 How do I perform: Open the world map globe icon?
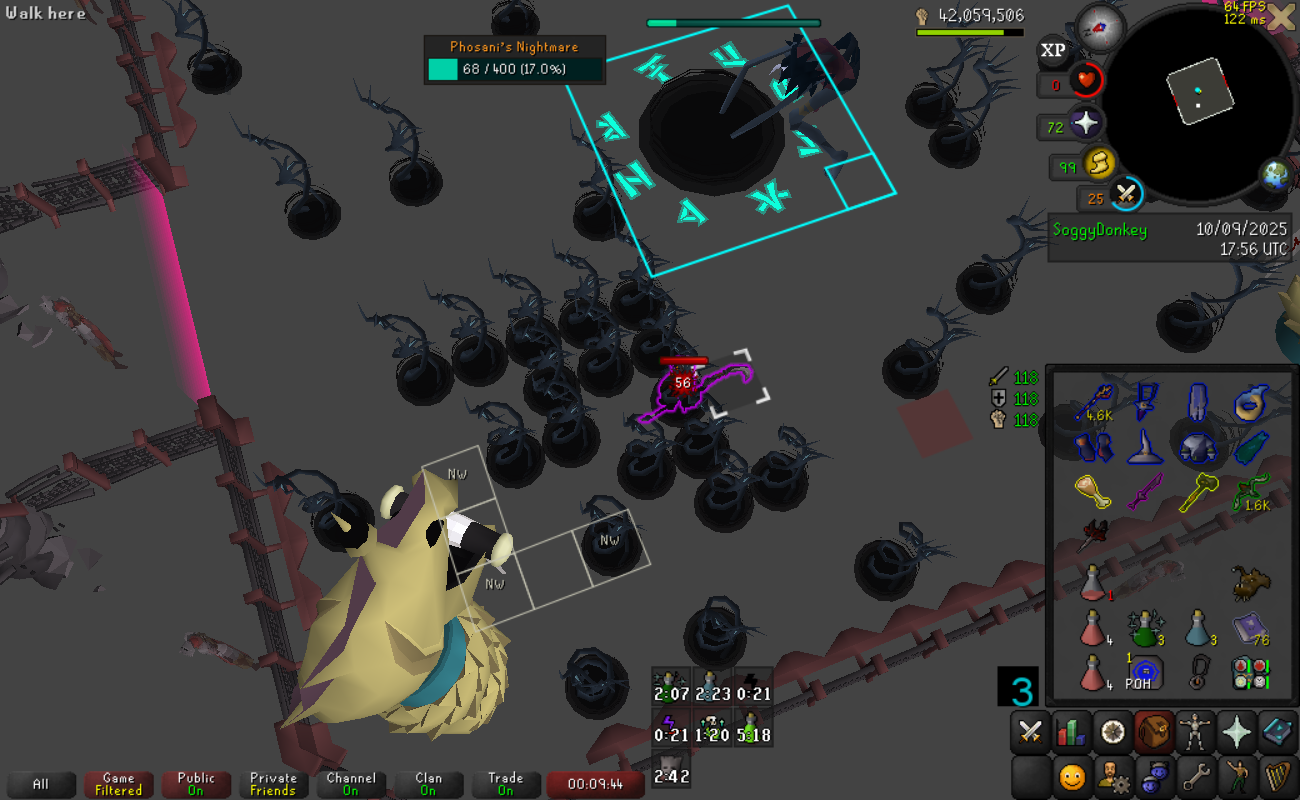1275,177
